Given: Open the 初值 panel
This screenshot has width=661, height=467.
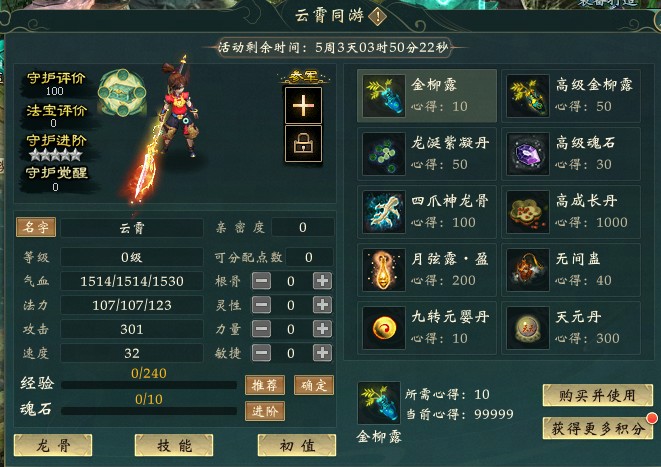Looking at the screenshot, I should click(296, 445).
